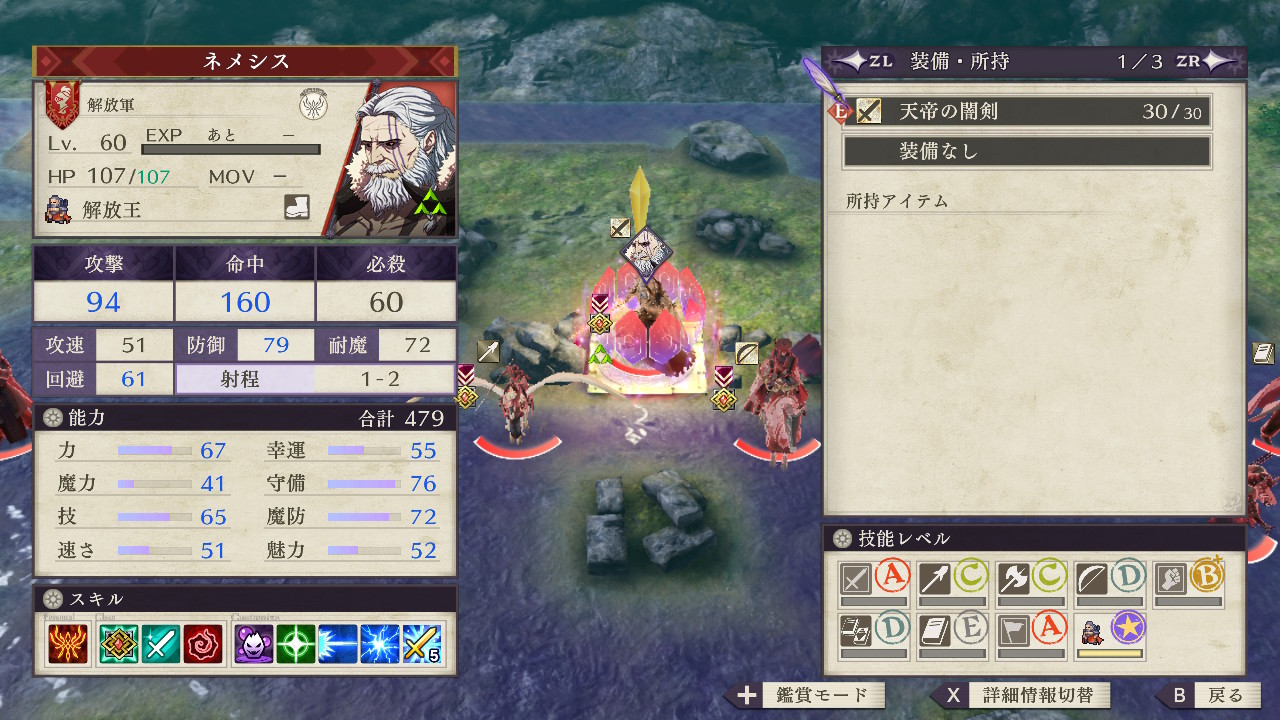Screen dimensions: 1280x720
Task: Go back with the 戻る button
Action: 1211,695
